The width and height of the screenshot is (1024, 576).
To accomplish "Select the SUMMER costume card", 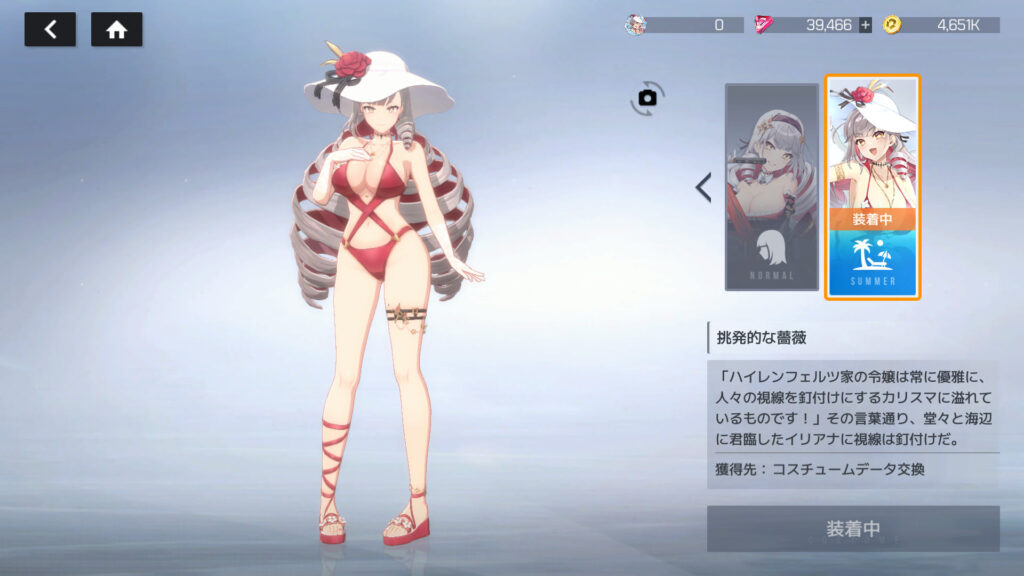I will click(x=872, y=187).
